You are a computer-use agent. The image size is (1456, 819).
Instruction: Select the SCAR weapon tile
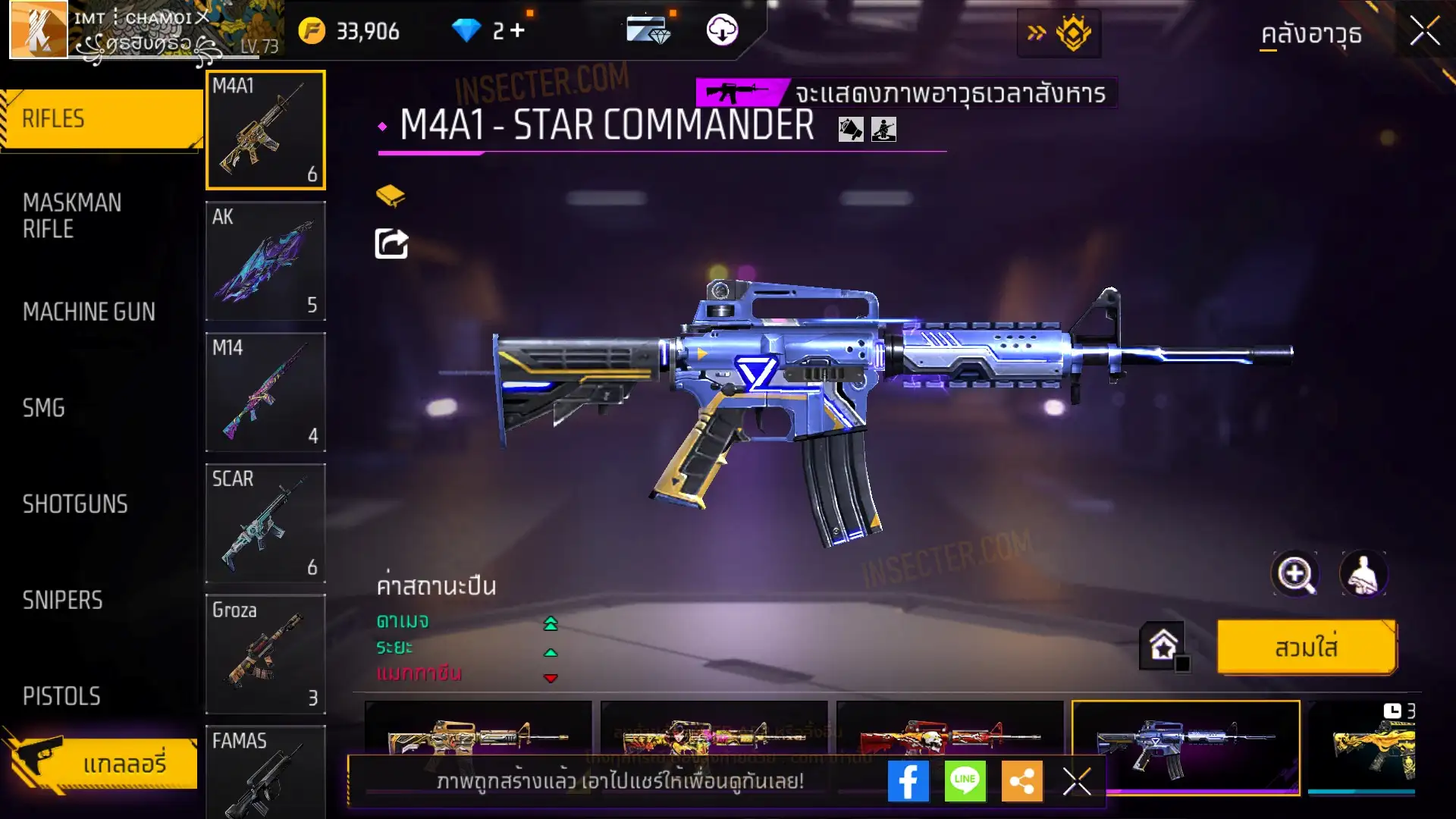point(265,523)
